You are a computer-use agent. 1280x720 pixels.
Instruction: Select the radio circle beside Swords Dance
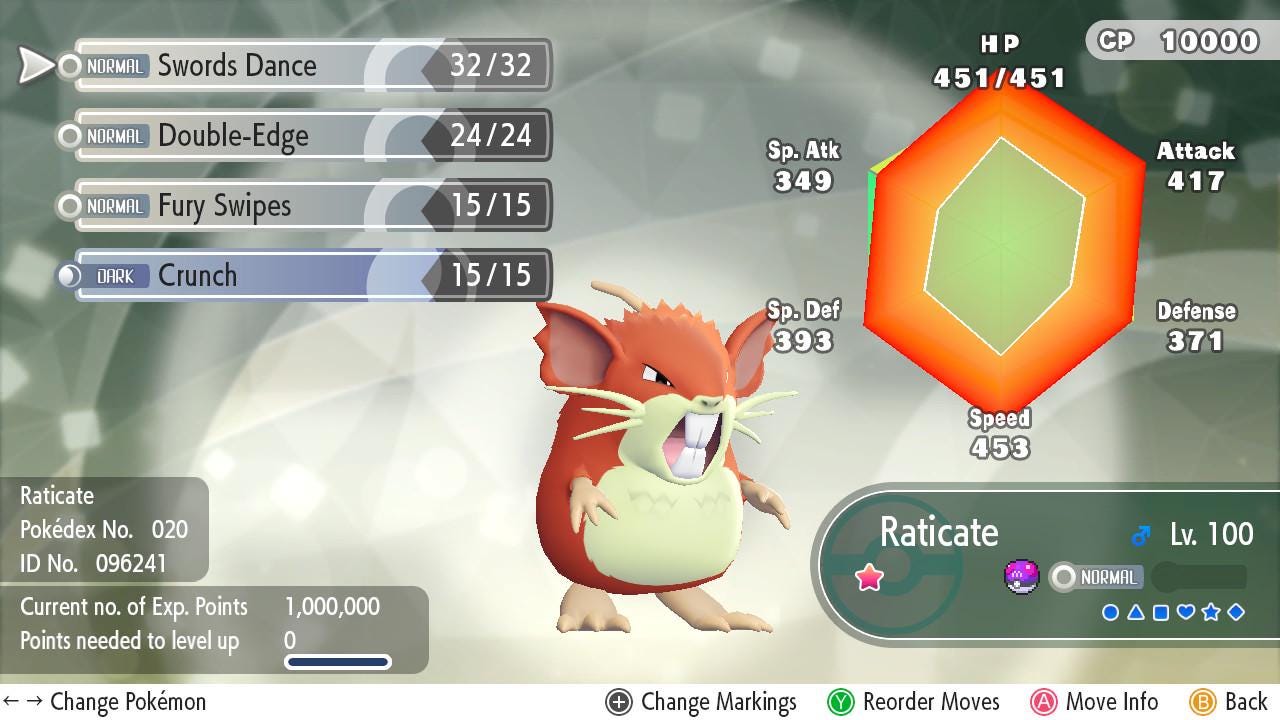(x=67, y=66)
